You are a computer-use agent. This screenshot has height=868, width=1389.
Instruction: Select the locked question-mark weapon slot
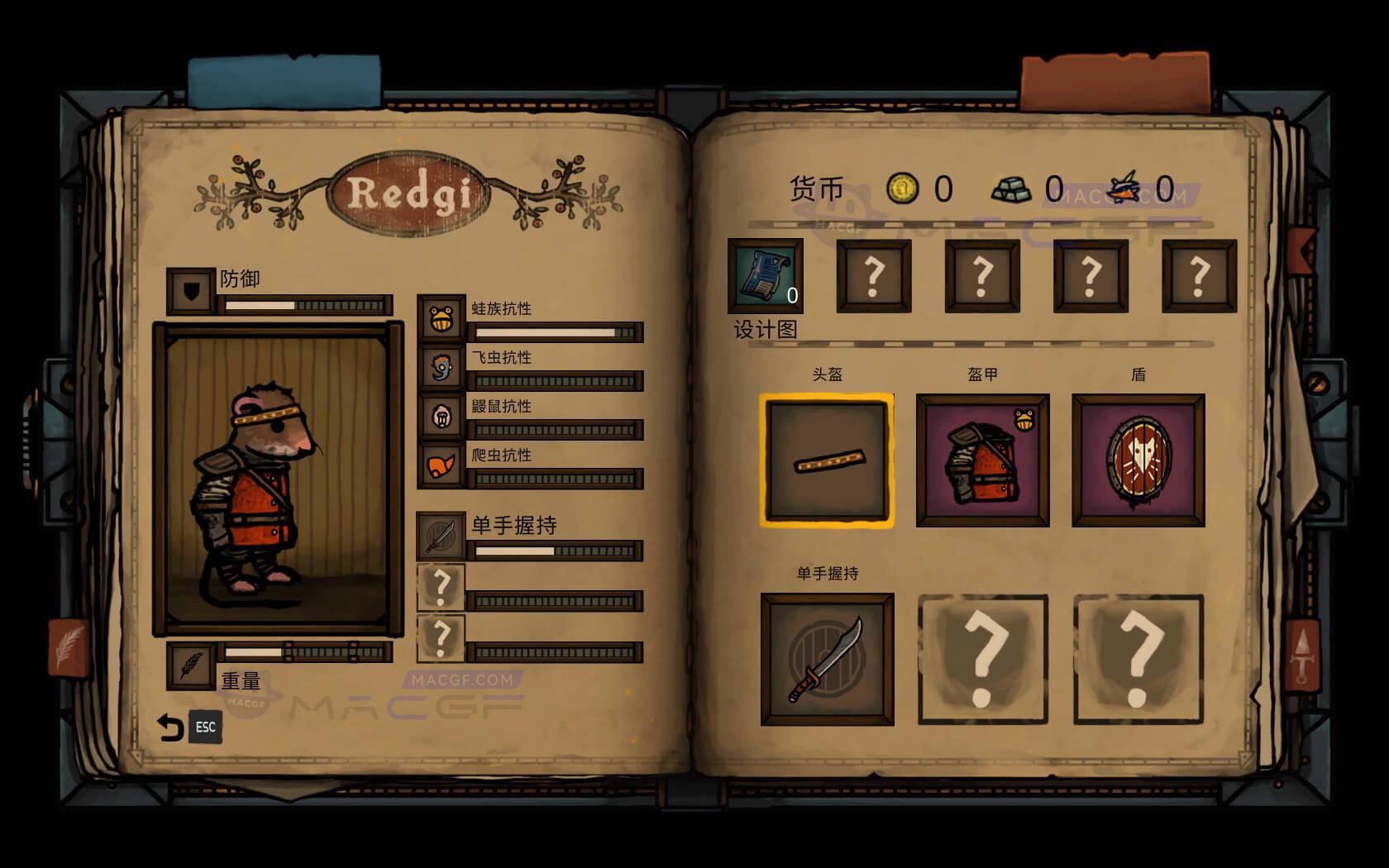point(982,657)
